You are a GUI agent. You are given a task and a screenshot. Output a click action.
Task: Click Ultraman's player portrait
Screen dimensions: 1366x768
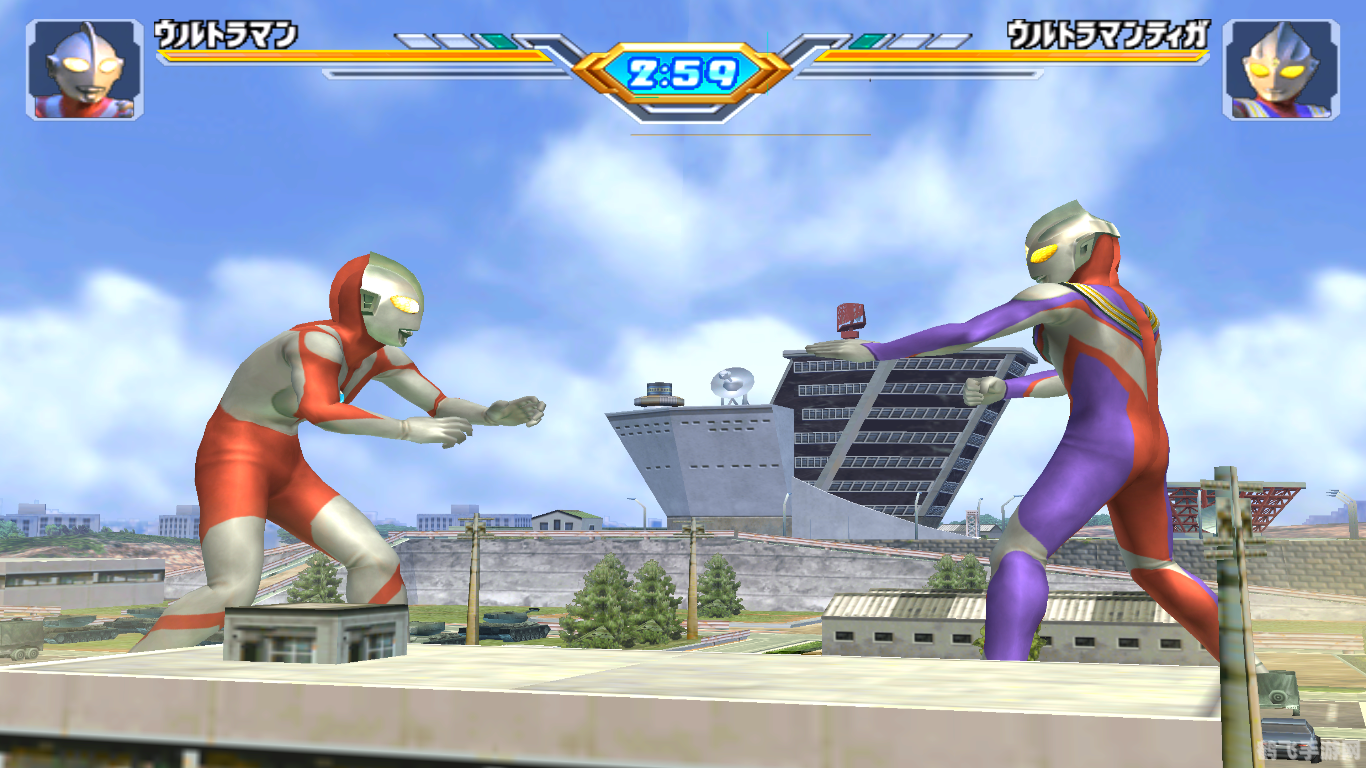[x=85, y=70]
